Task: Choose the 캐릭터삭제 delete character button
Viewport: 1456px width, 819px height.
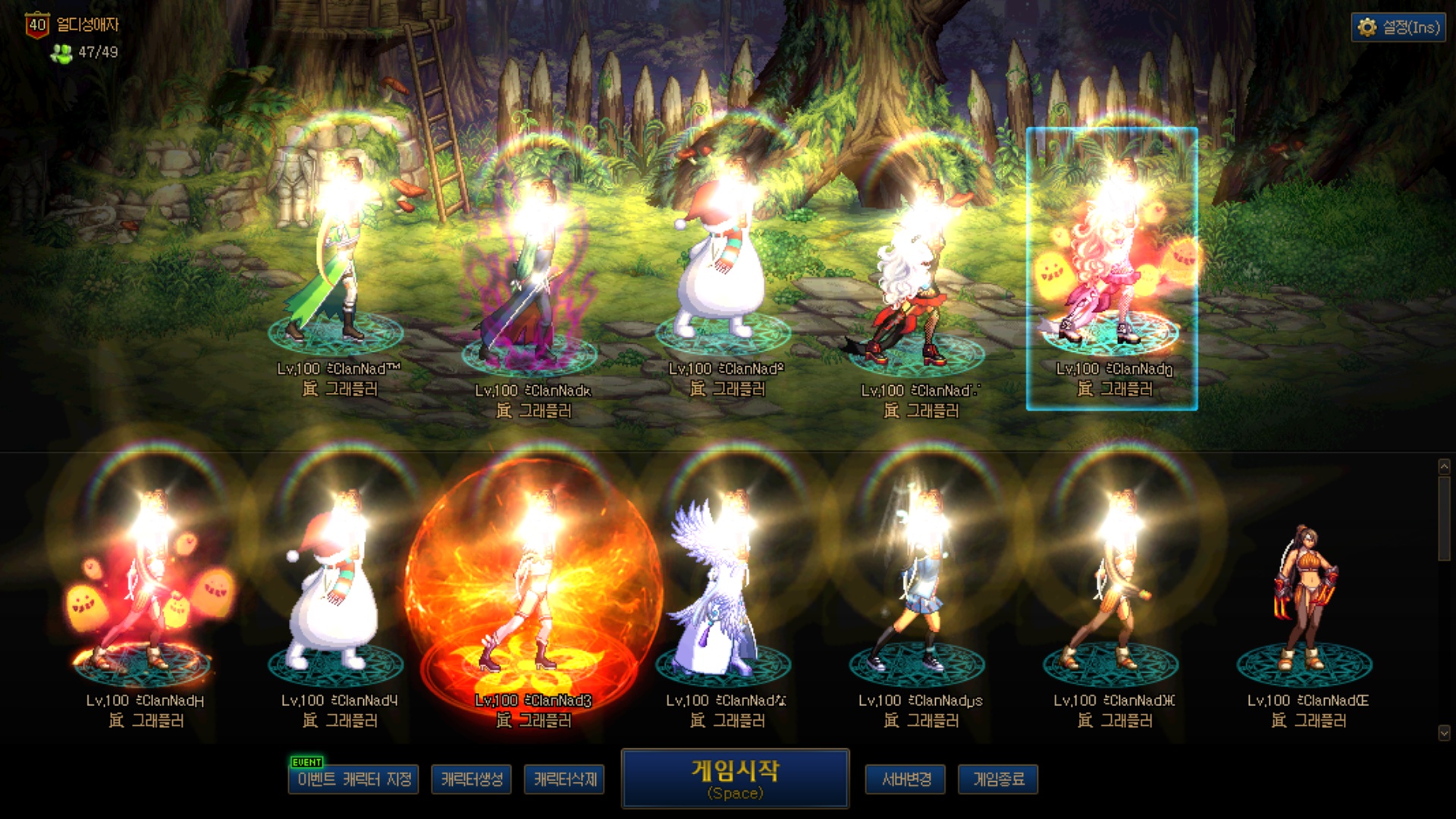Action: [x=564, y=779]
